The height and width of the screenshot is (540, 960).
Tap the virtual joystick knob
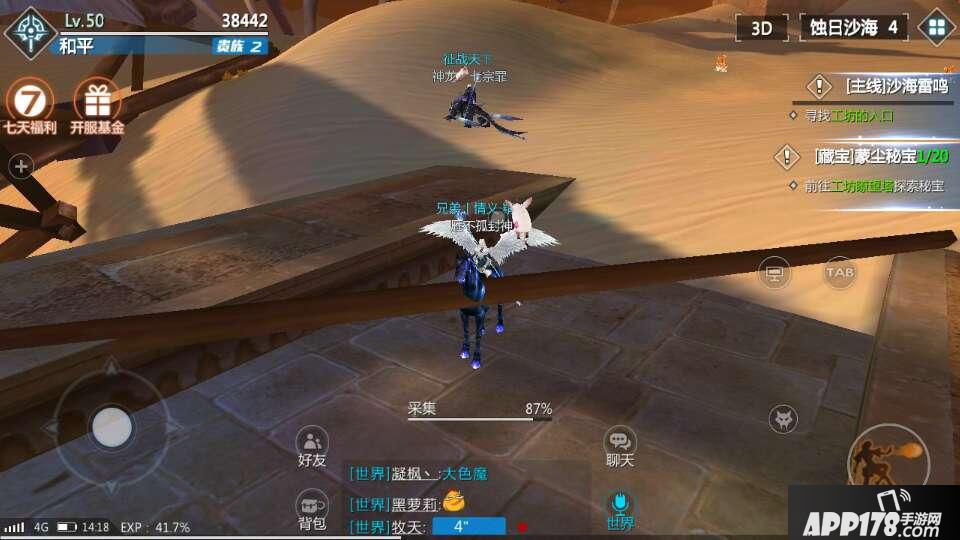pos(111,427)
